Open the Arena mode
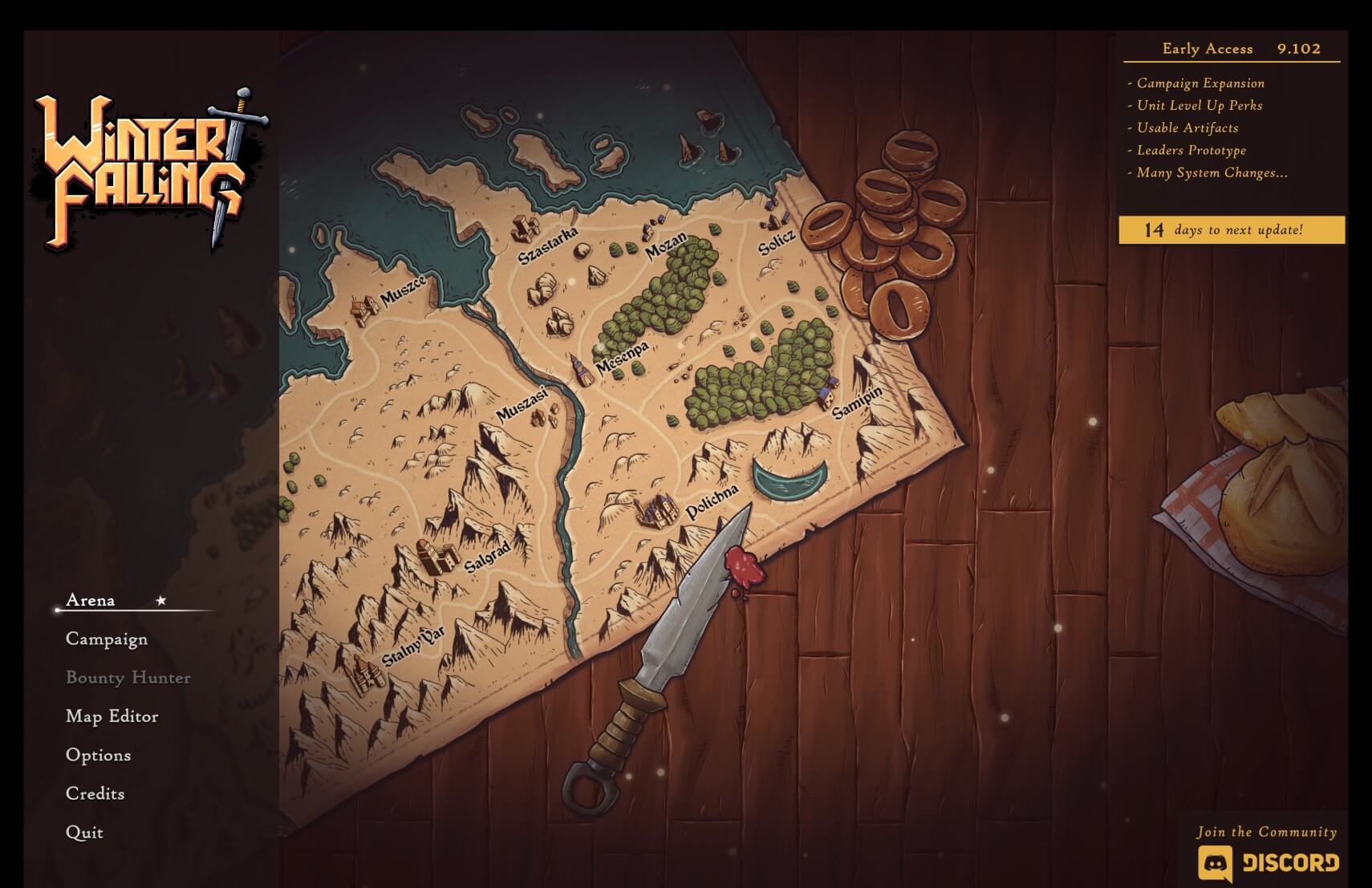This screenshot has height=888, width=1372. 91,600
